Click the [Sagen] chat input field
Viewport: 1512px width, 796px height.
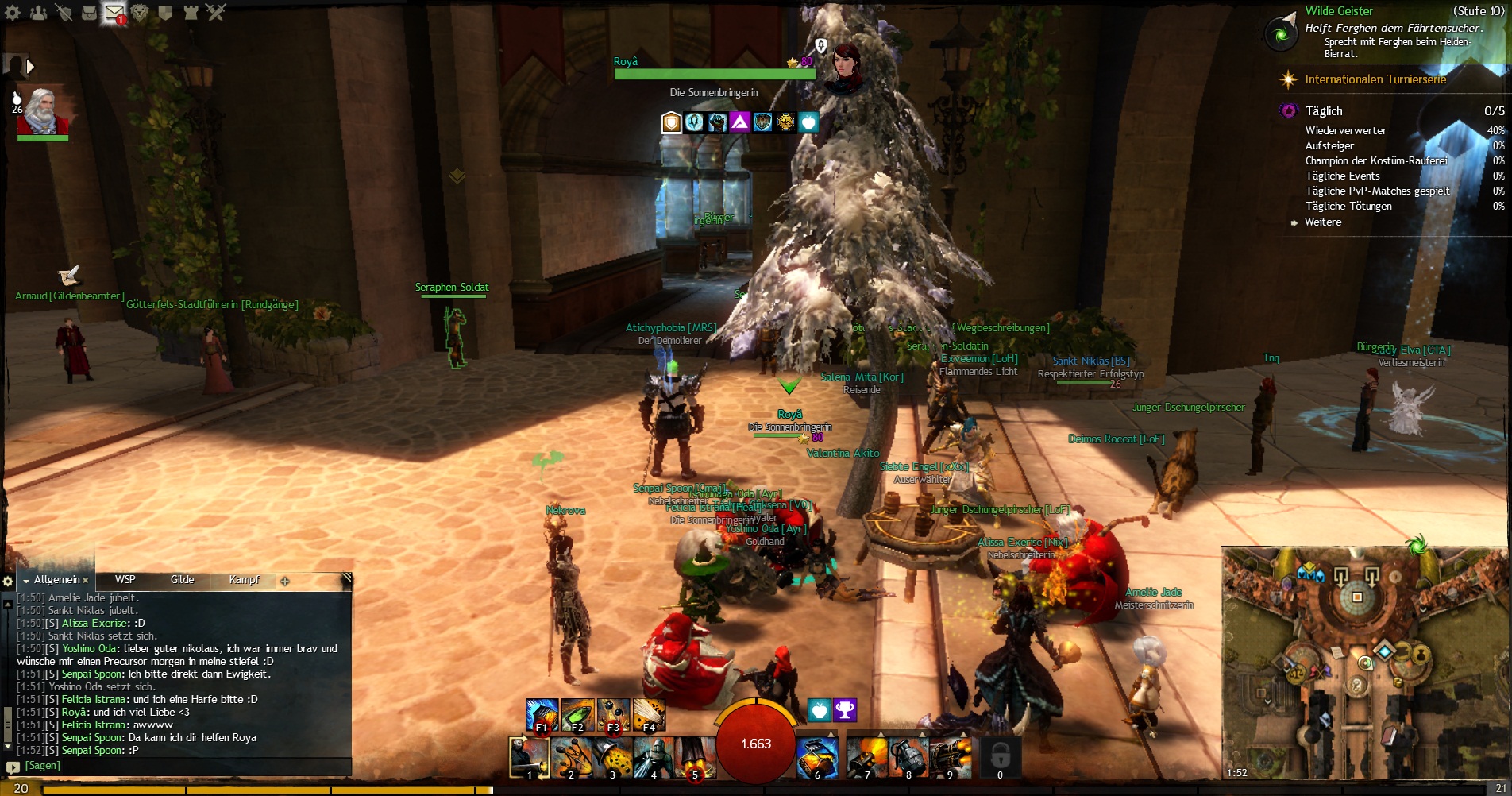coord(183,766)
